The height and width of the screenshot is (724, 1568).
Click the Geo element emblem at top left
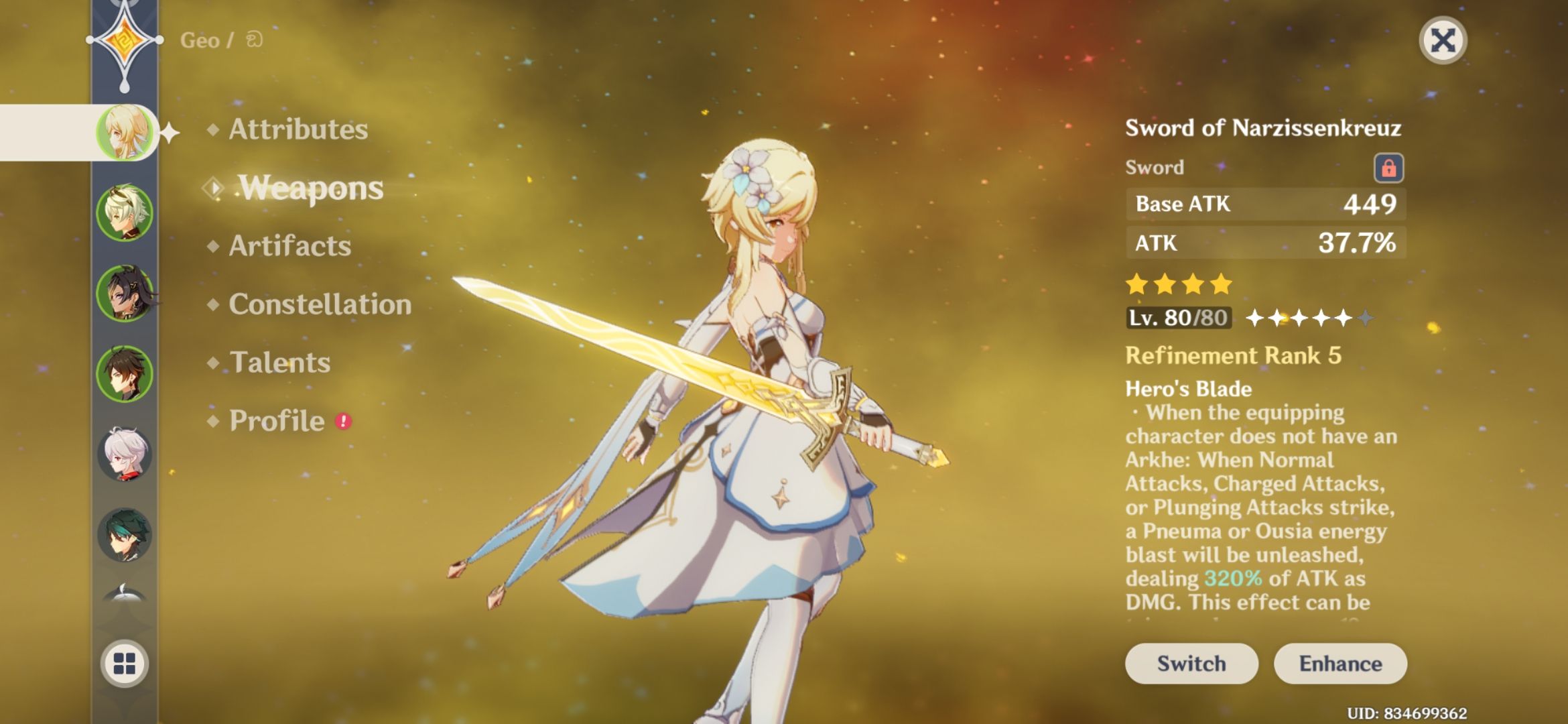click(x=125, y=42)
